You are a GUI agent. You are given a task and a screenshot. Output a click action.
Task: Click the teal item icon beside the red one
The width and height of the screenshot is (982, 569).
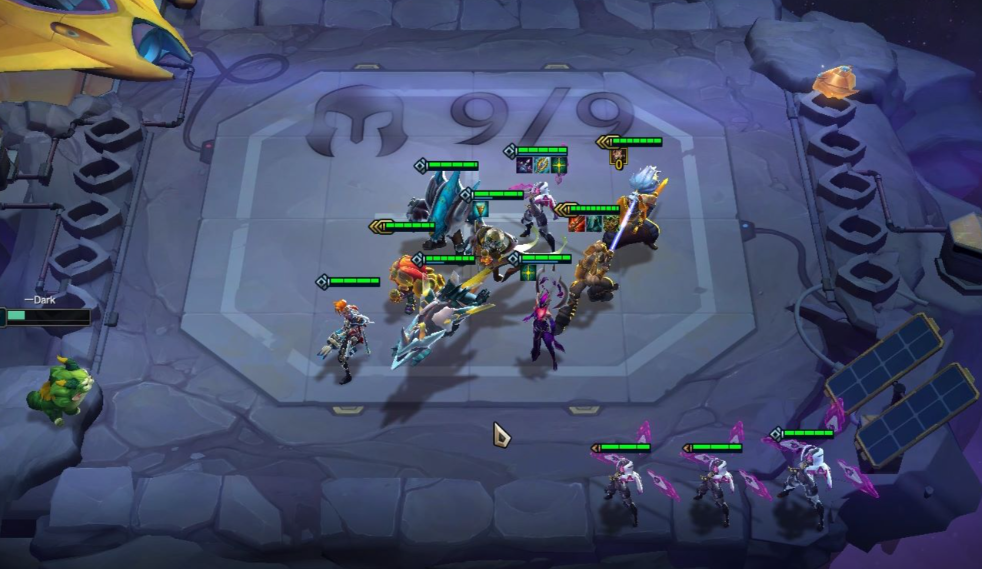[x=593, y=223]
